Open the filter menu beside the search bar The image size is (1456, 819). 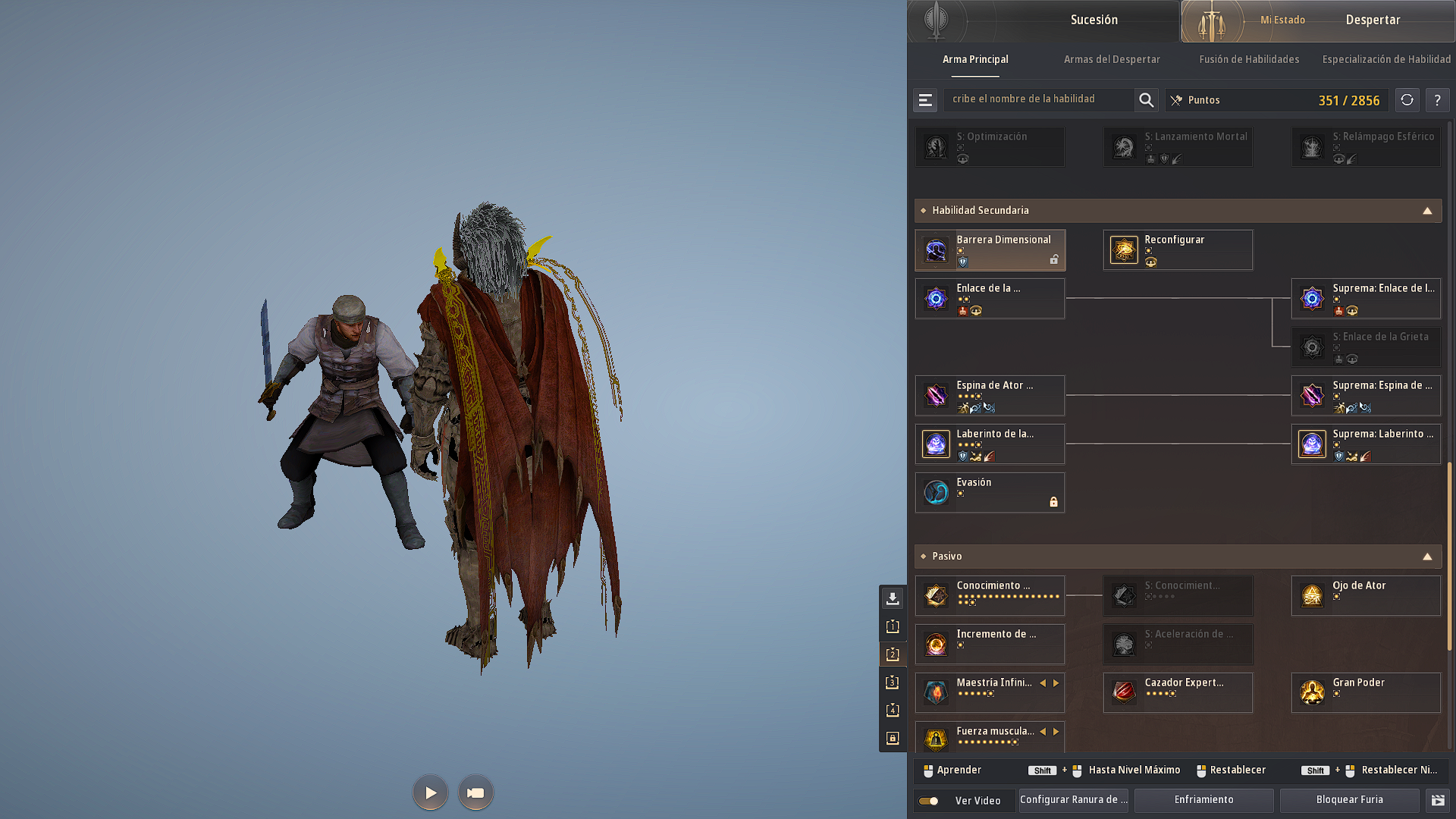[x=924, y=99]
